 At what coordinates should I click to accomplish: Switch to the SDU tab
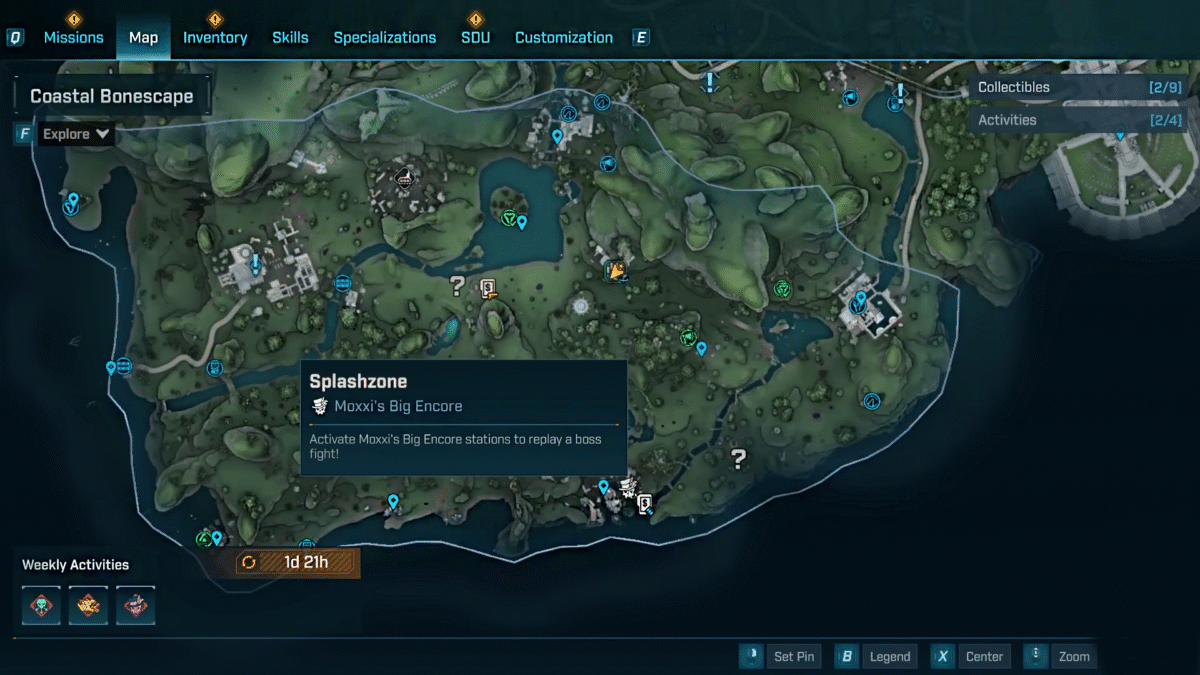[475, 37]
